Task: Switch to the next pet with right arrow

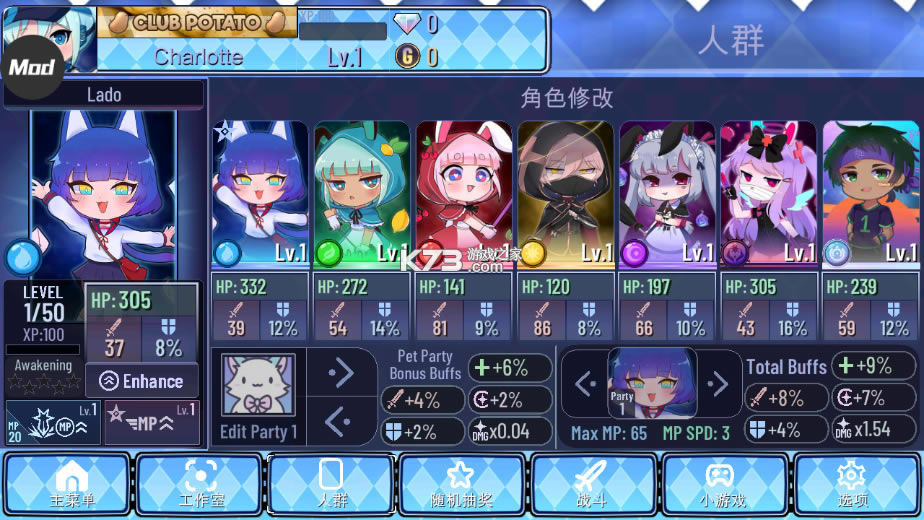Action: click(x=341, y=372)
